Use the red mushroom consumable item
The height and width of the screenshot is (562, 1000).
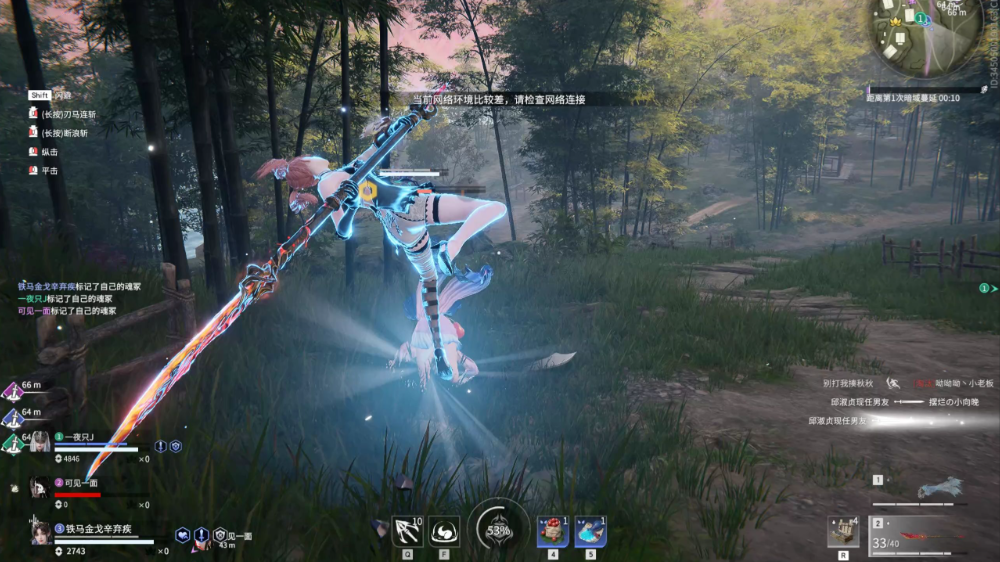(553, 530)
